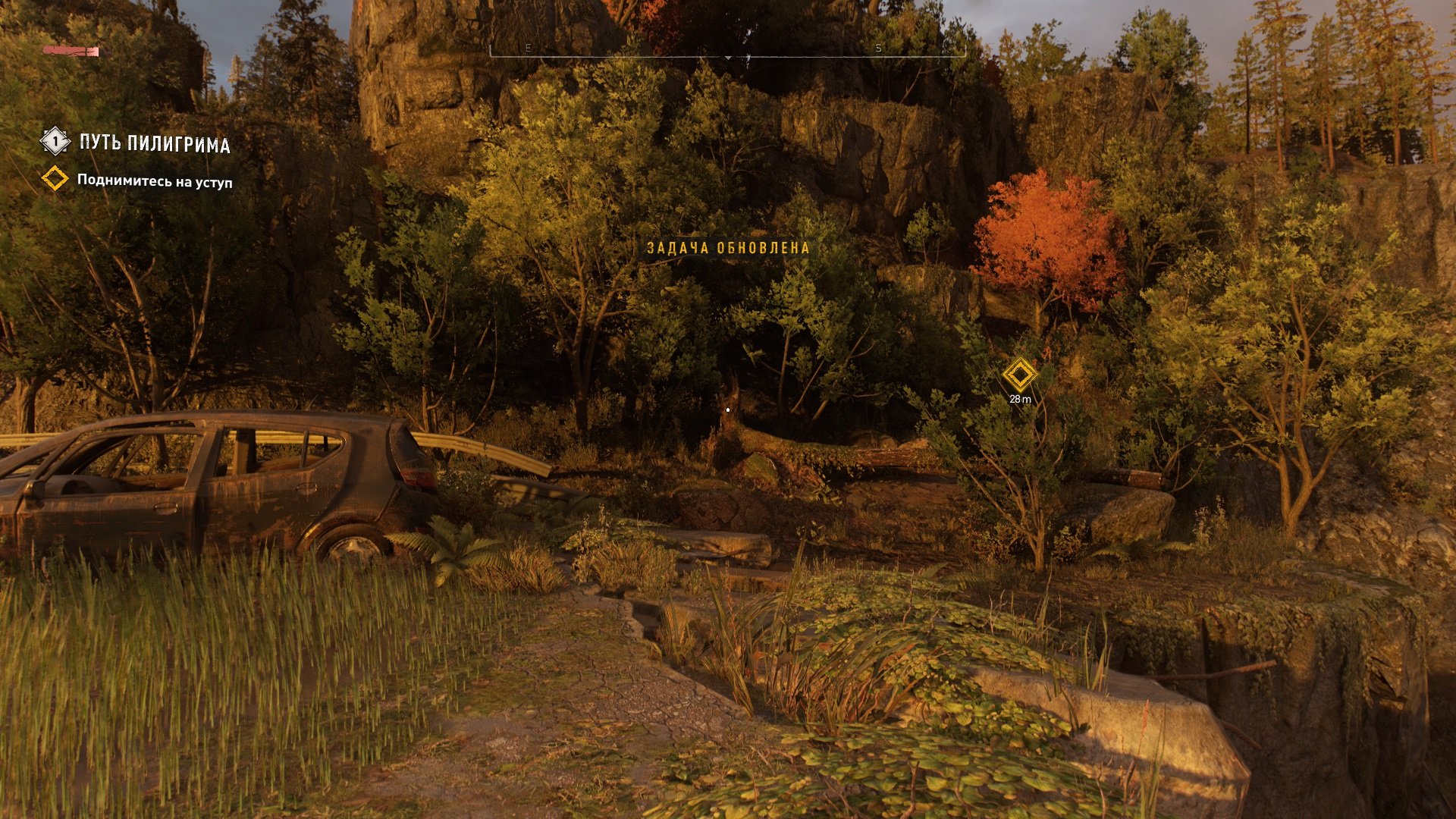Click the numbered quest diamond icon

[x=55, y=141]
